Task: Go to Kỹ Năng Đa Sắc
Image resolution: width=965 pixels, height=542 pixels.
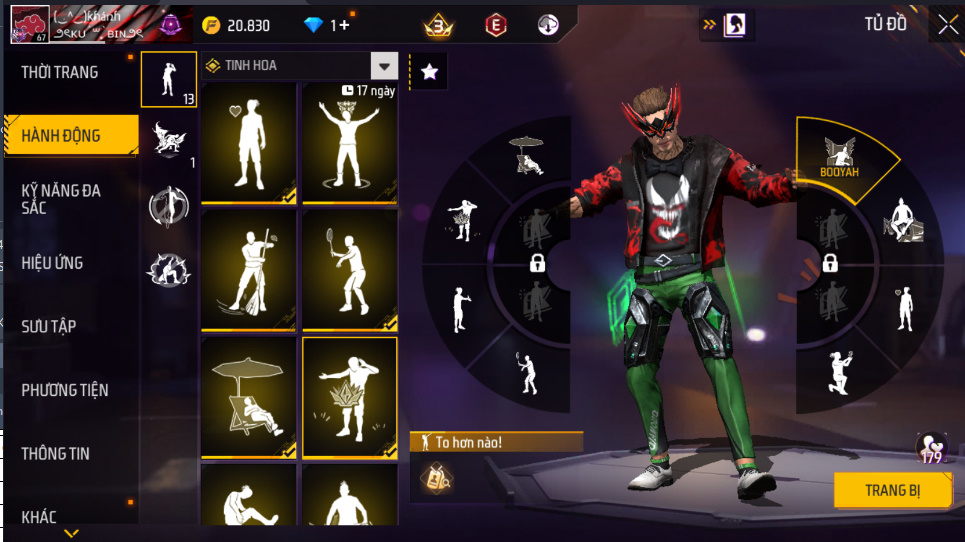Action: click(x=62, y=198)
